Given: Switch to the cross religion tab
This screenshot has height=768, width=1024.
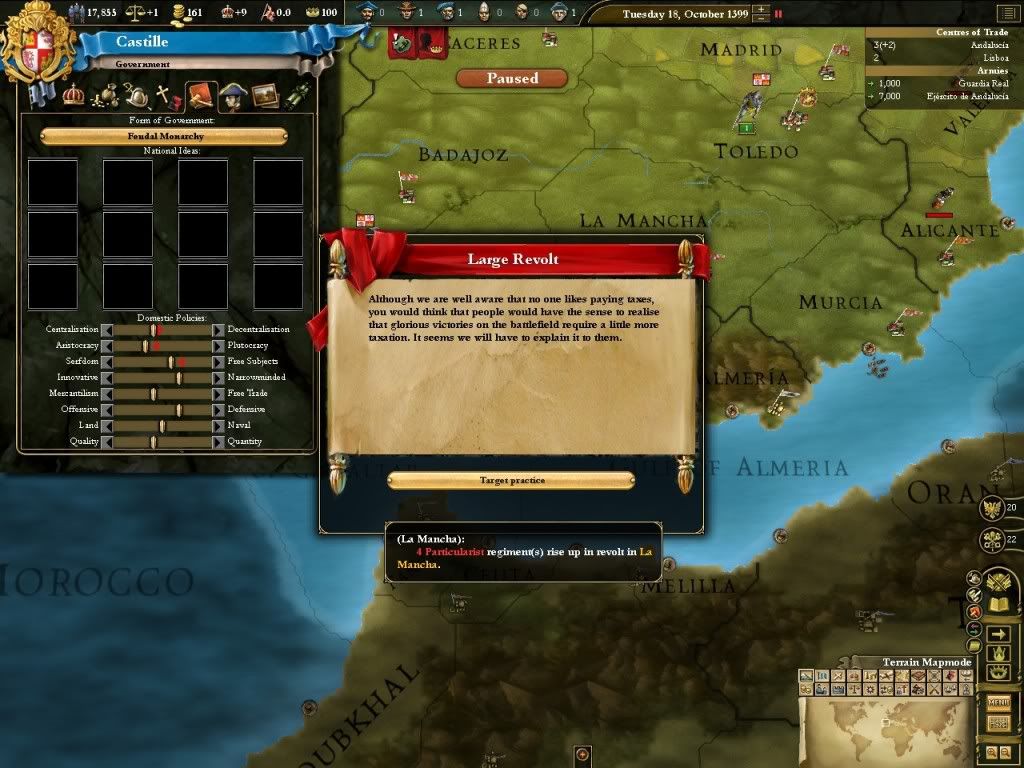Looking at the screenshot, I should point(163,97).
